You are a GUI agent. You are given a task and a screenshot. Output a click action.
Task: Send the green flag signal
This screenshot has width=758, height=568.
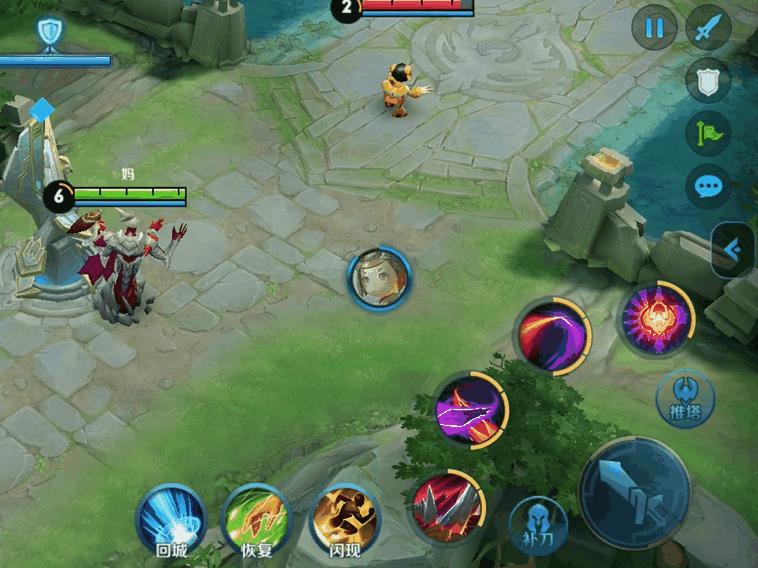point(709,133)
